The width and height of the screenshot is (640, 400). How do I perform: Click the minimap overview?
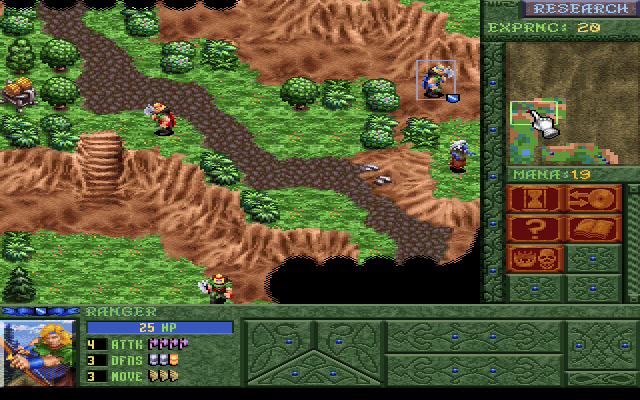tap(572, 103)
